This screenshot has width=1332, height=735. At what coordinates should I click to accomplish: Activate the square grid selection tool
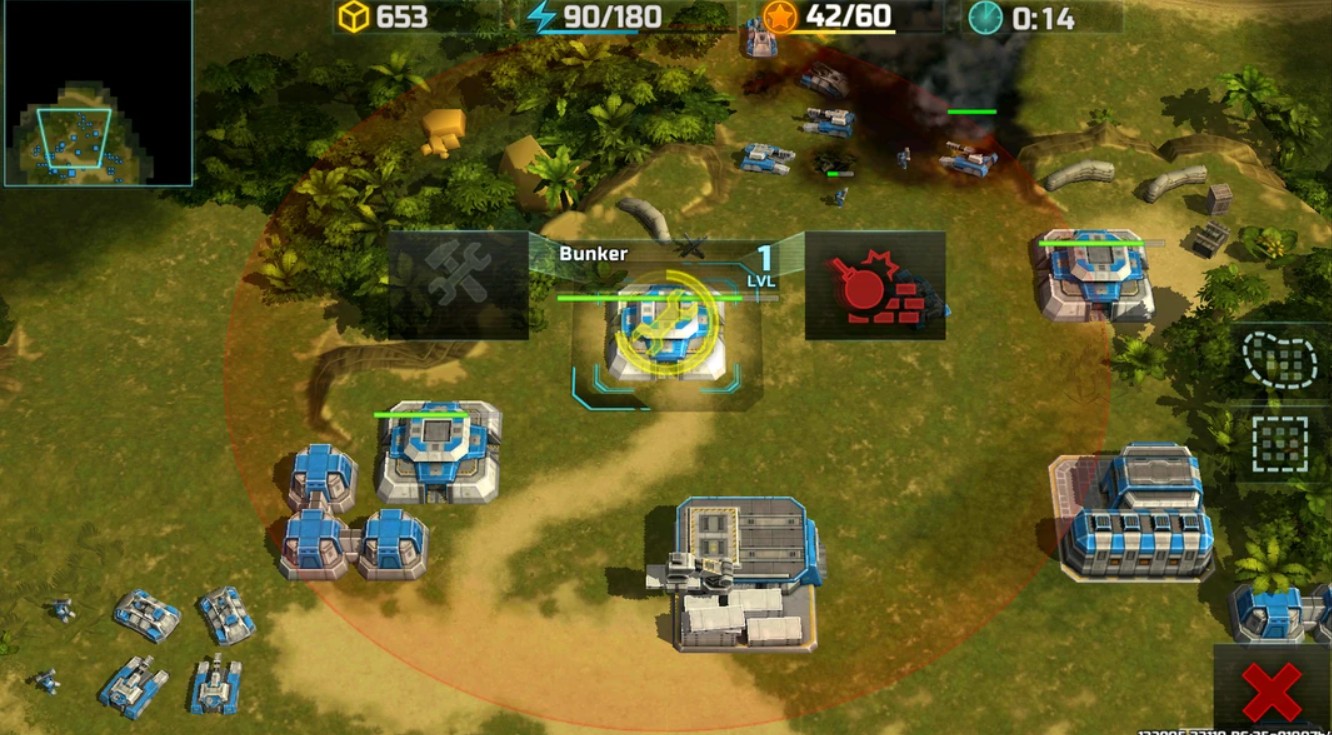1279,443
